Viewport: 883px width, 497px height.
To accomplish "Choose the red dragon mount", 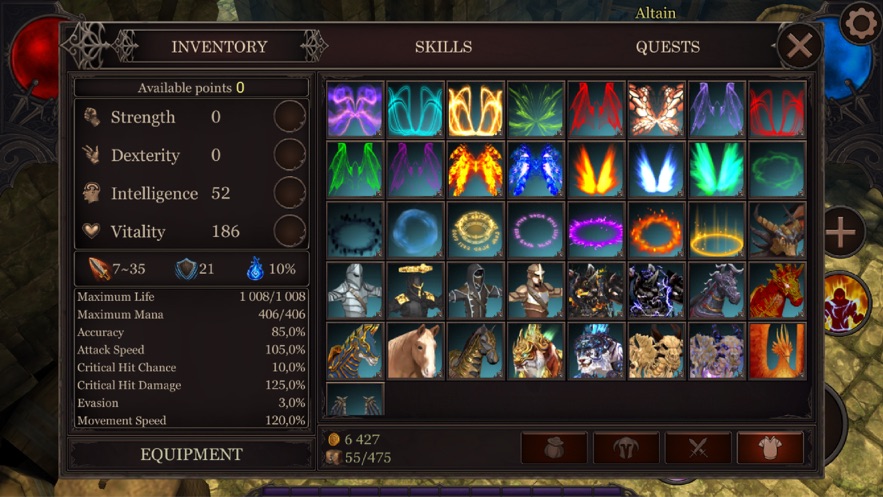I will 777,290.
